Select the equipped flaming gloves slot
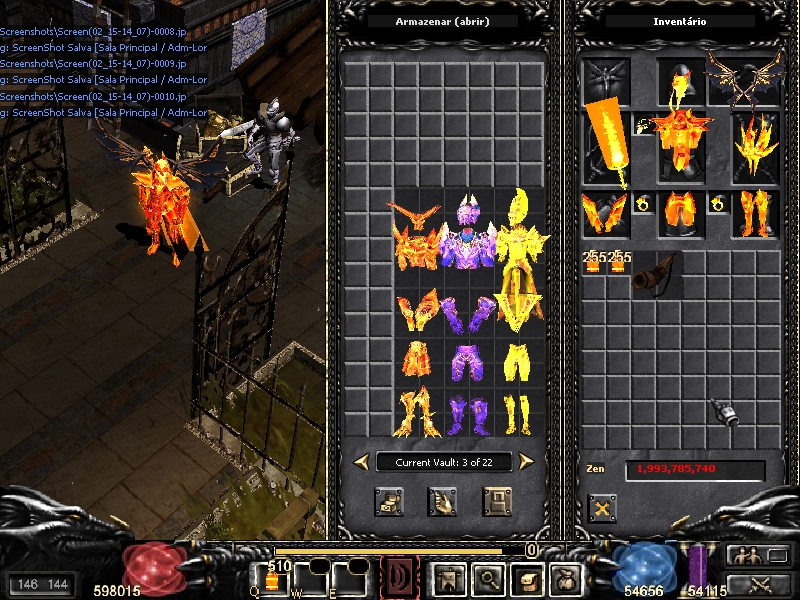This screenshot has height=600, width=800. point(605,214)
